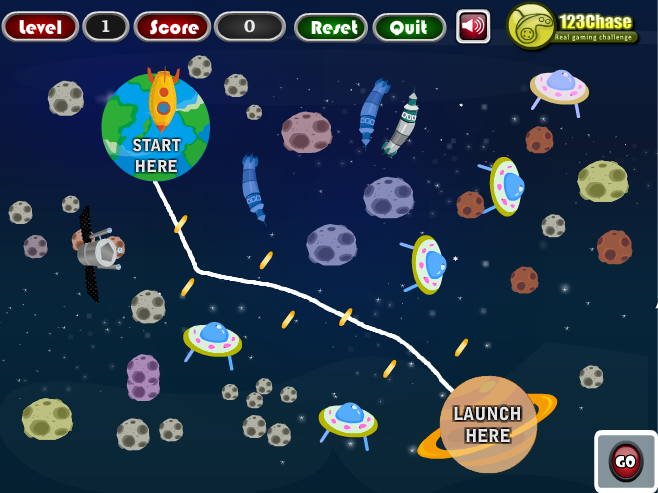Click the green Reset button
Image resolution: width=658 pixels, height=493 pixels.
331,27
